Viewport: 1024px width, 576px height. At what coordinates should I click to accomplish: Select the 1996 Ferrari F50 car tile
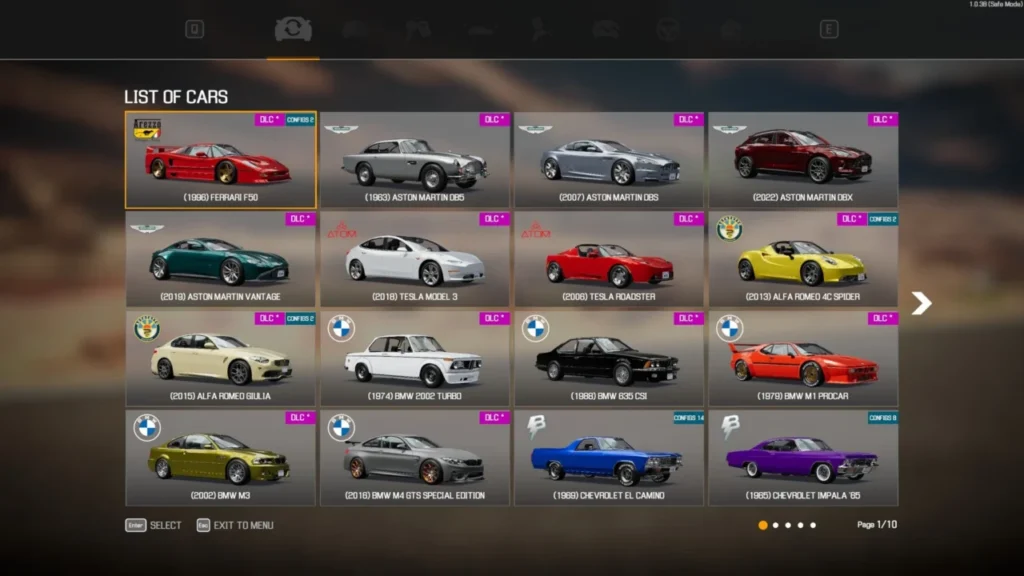(220, 160)
